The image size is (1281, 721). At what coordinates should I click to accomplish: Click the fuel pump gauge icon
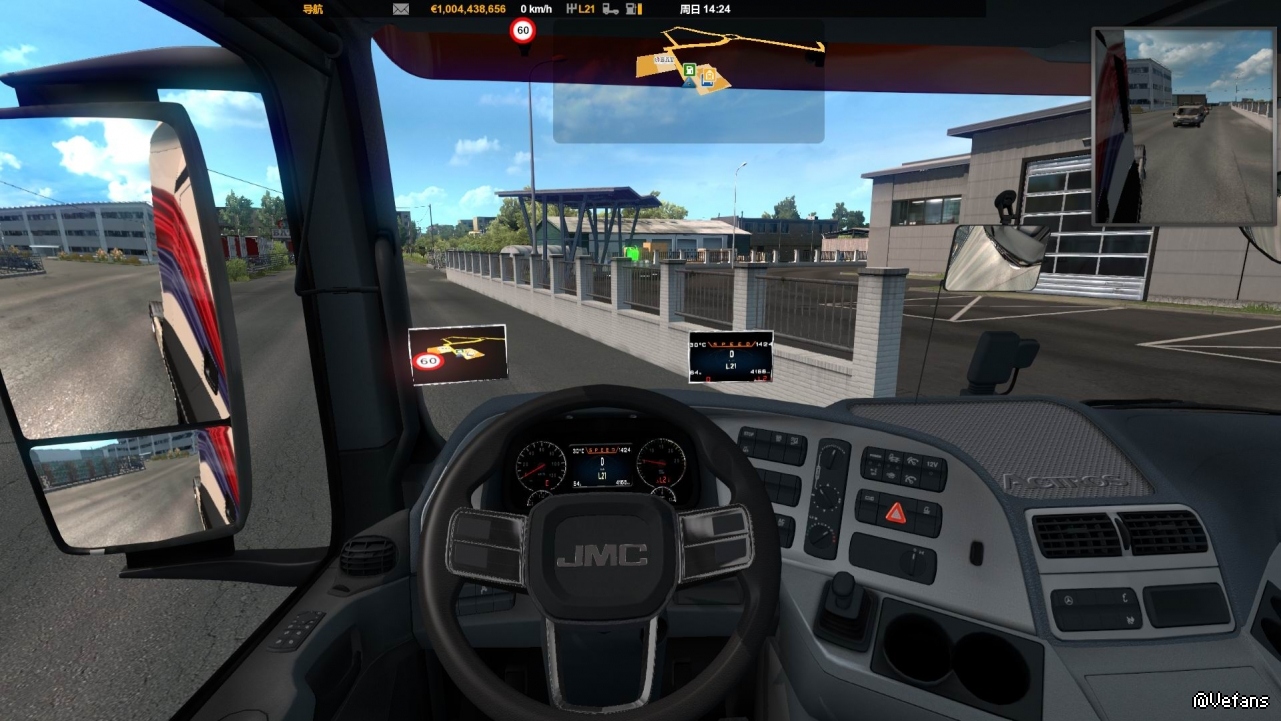coord(633,9)
